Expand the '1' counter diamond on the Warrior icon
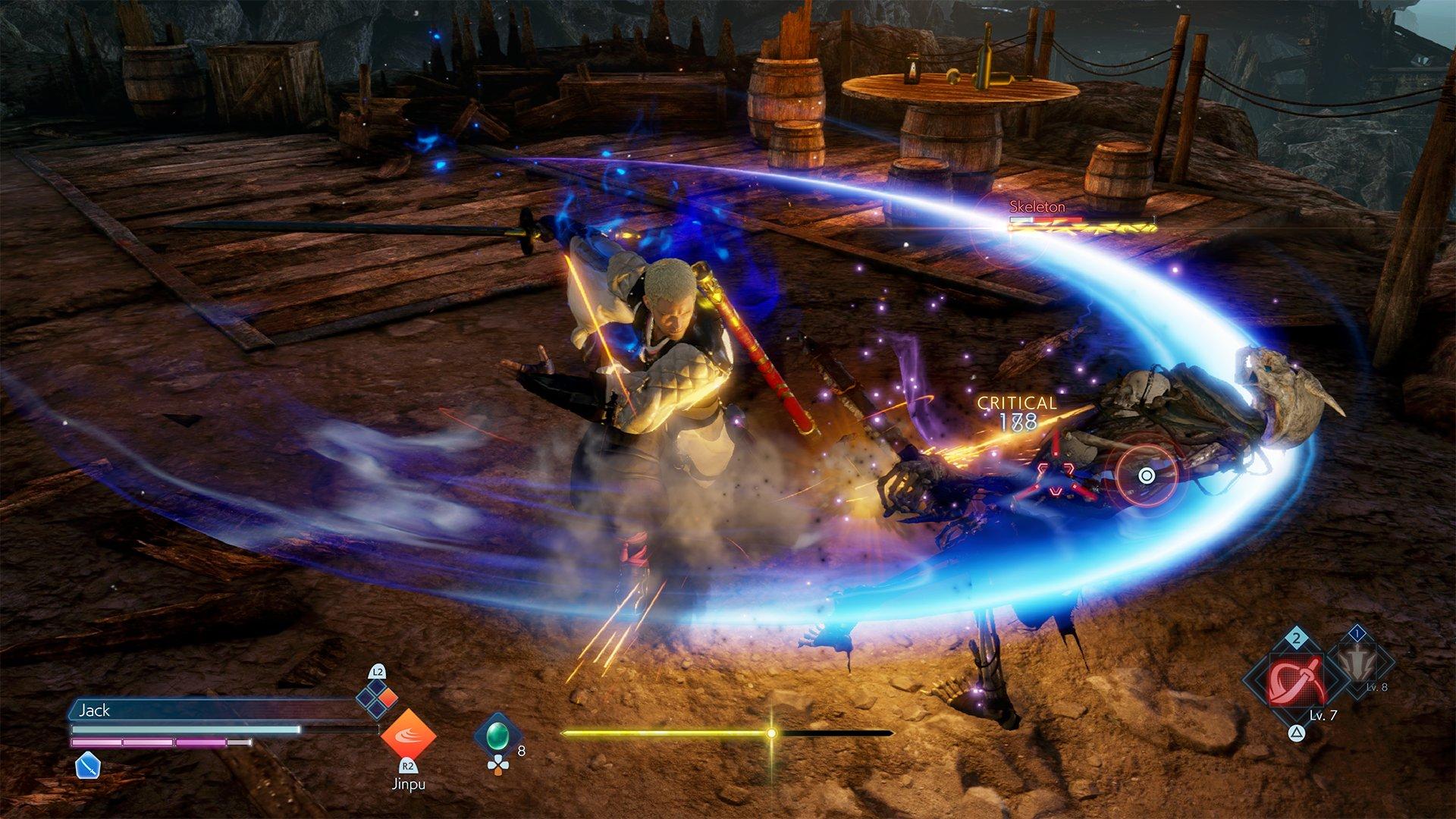This screenshot has height=819, width=1456. point(1357,633)
